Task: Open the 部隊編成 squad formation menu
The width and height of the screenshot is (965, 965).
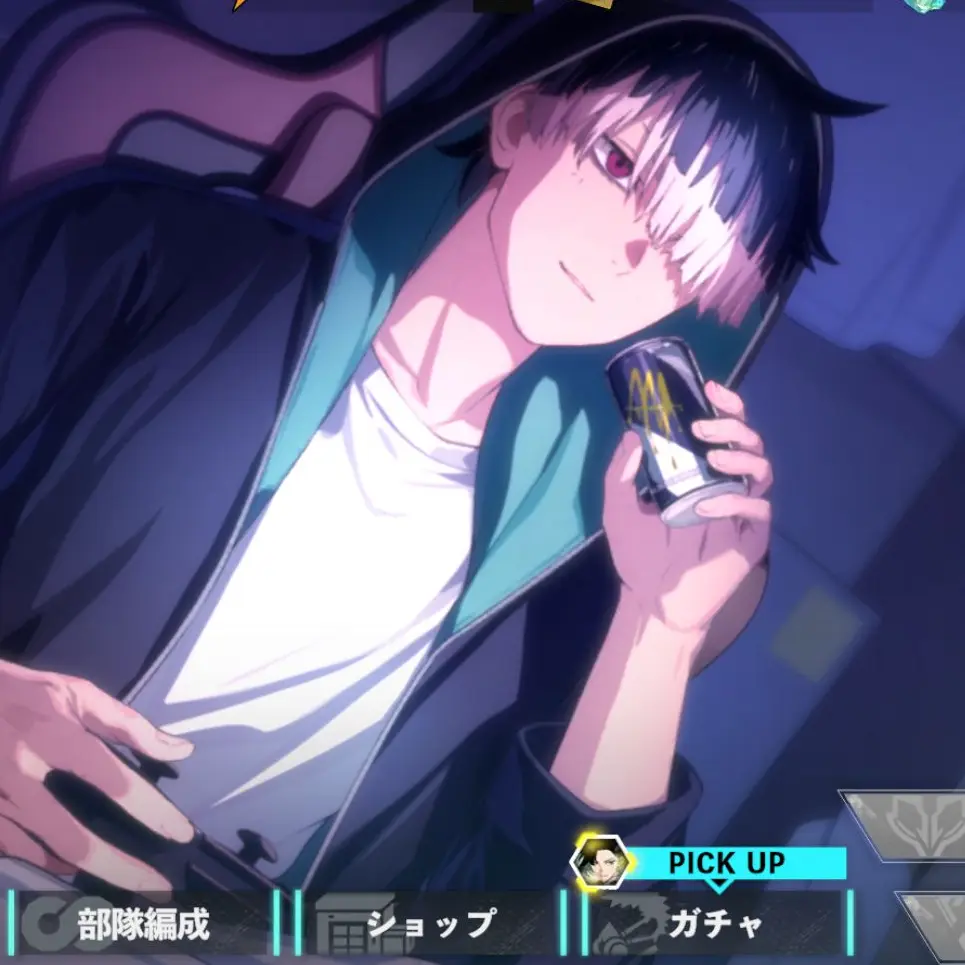Action: click(142, 924)
